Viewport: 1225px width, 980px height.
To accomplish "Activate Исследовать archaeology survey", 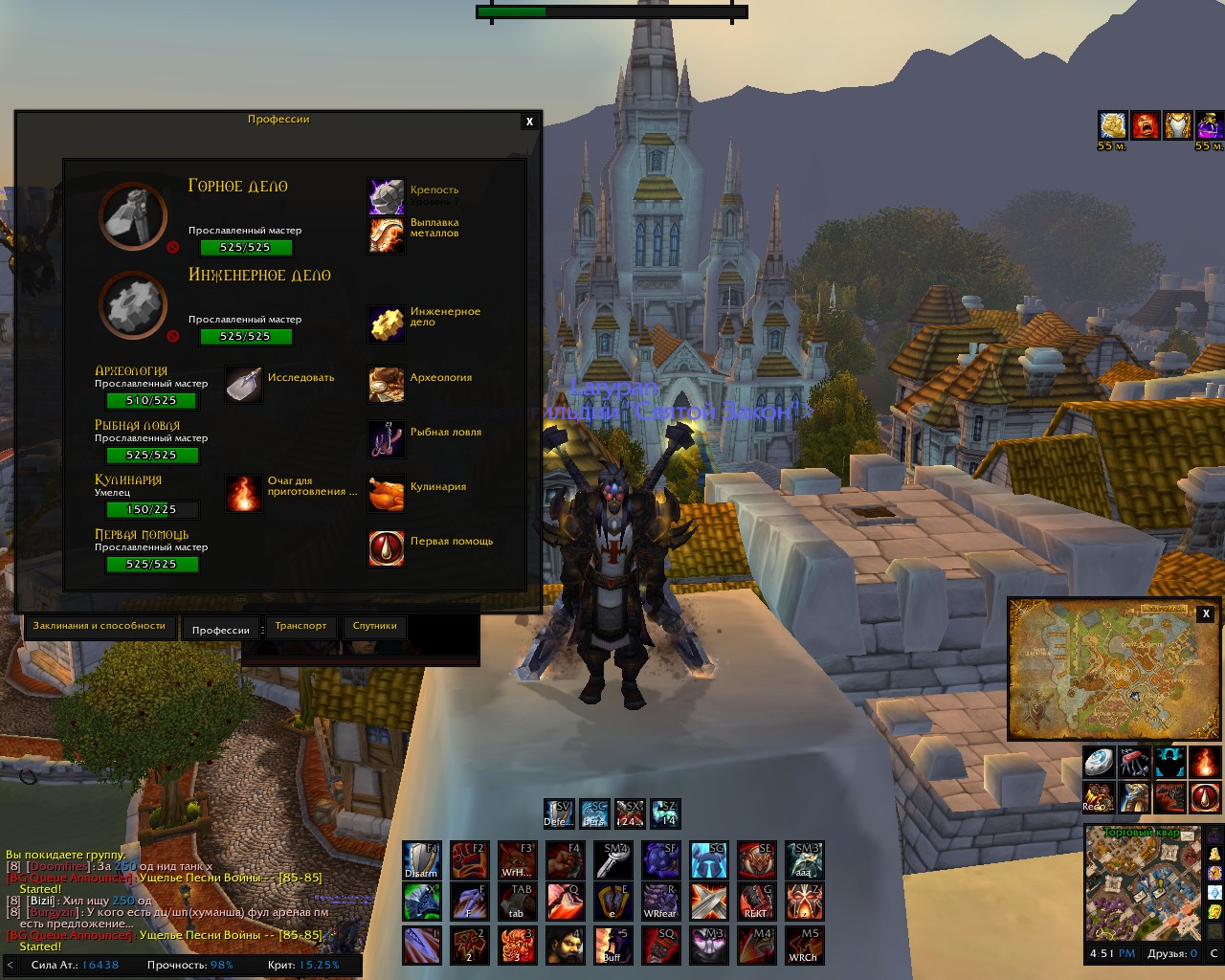I will (244, 385).
